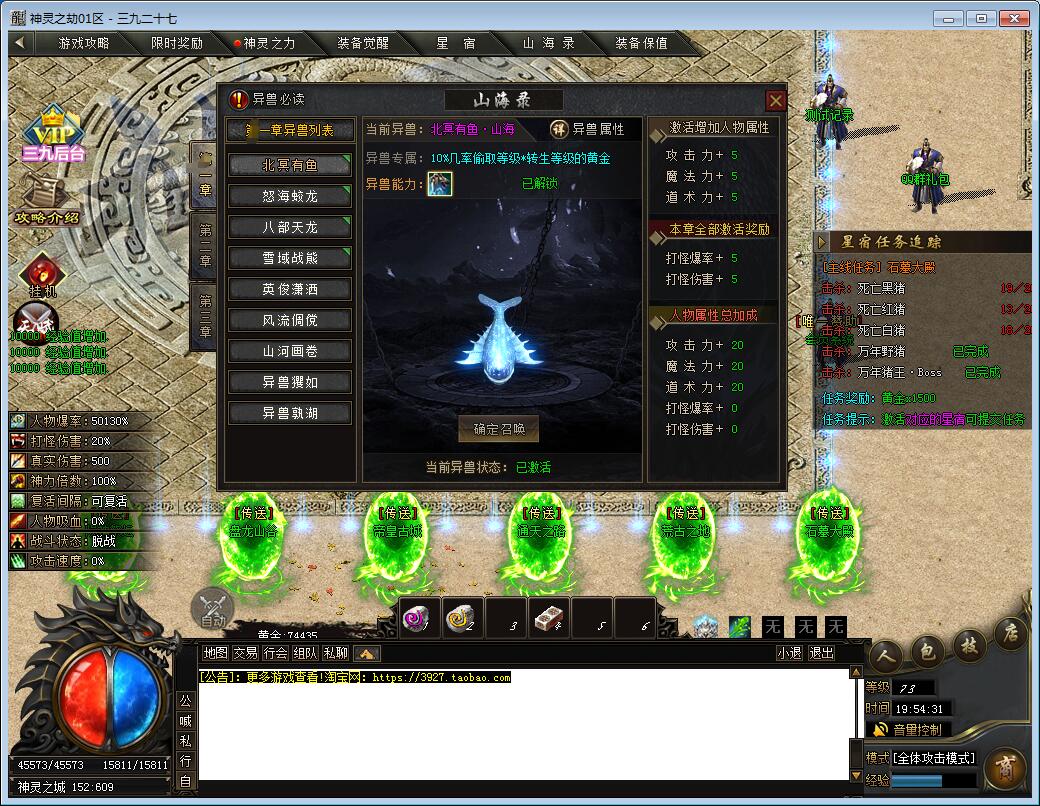Pick 山河画卷 from the list
The width and height of the screenshot is (1040, 806).
[x=290, y=351]
